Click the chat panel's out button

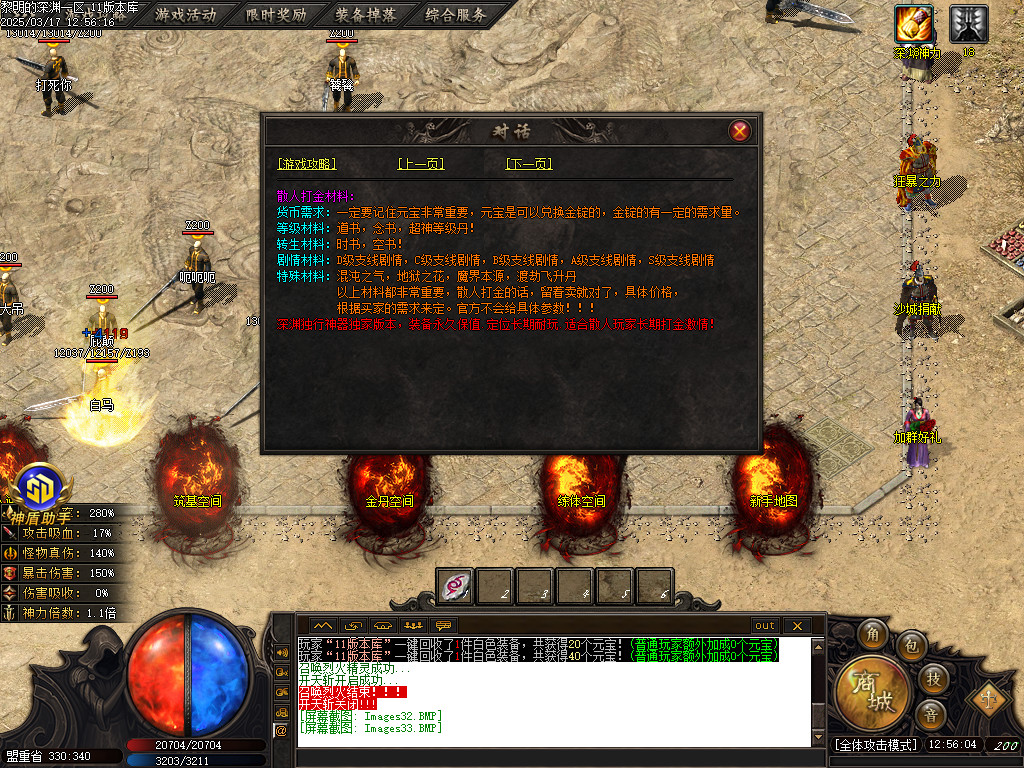click(x=765, y=625)
